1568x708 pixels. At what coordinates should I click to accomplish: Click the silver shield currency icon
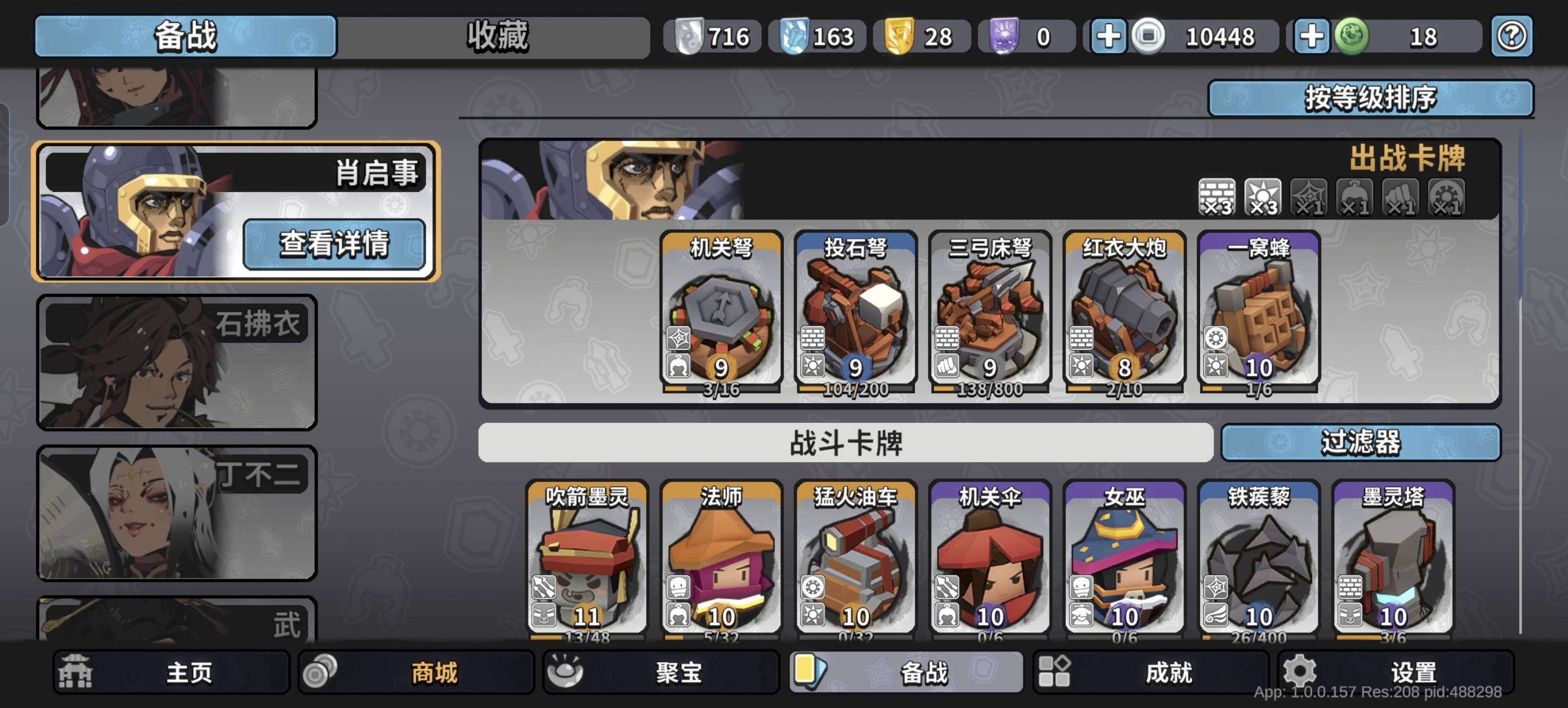point(691,36)
